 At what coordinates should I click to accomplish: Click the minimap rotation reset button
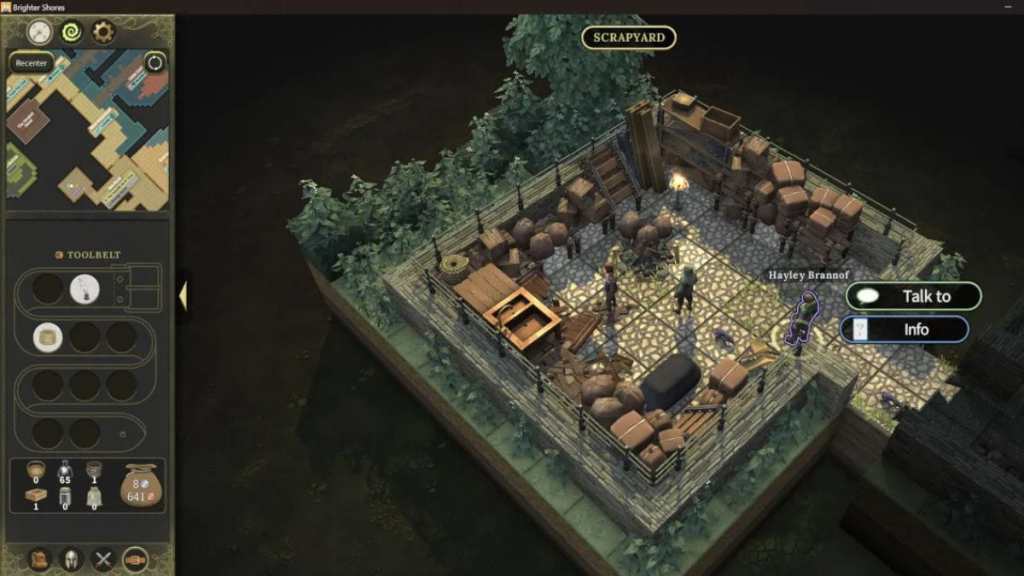pyautogui.click(x=155, y=63)
